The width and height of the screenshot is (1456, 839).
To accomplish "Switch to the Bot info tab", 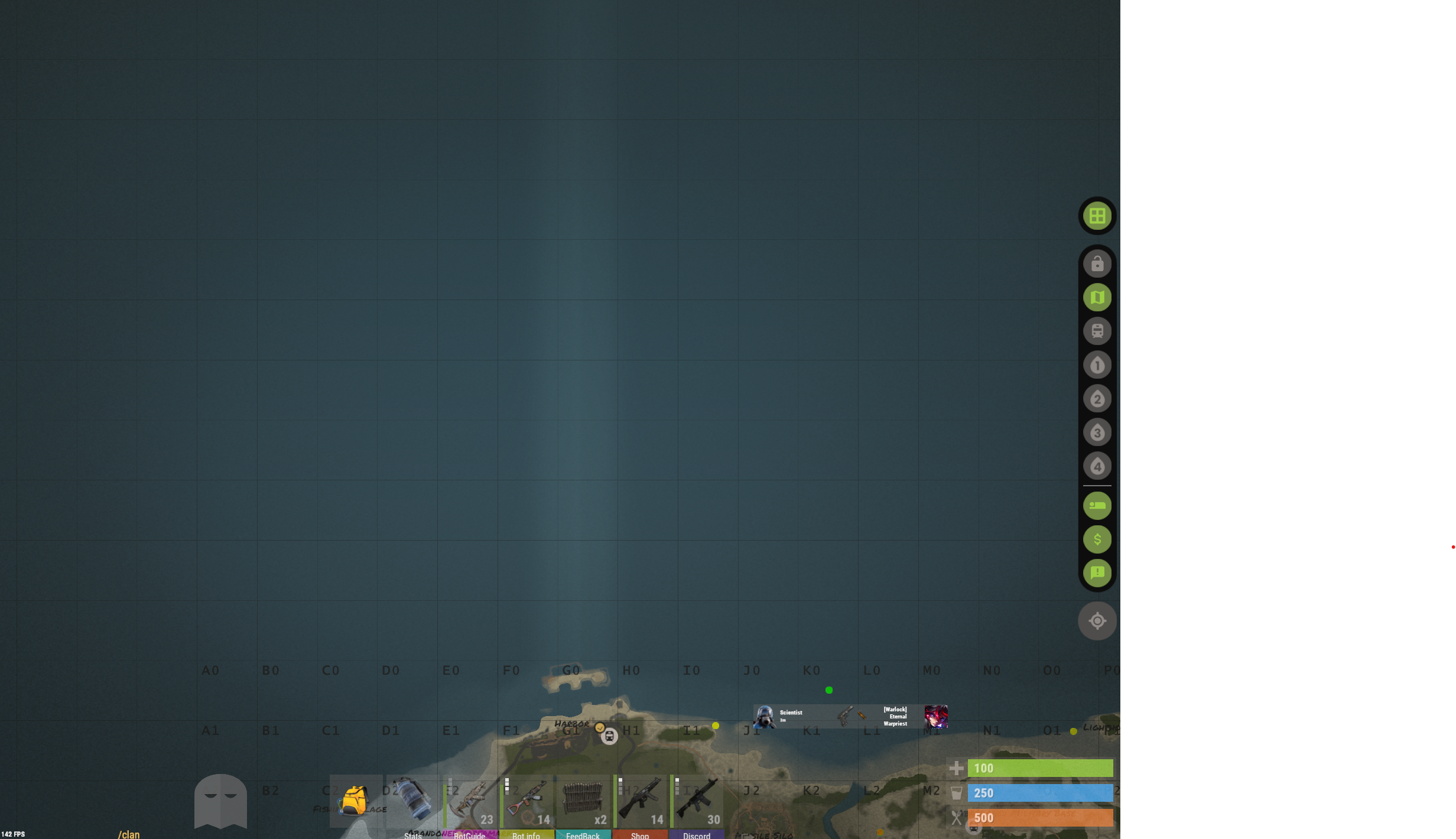I will [526, 835].
